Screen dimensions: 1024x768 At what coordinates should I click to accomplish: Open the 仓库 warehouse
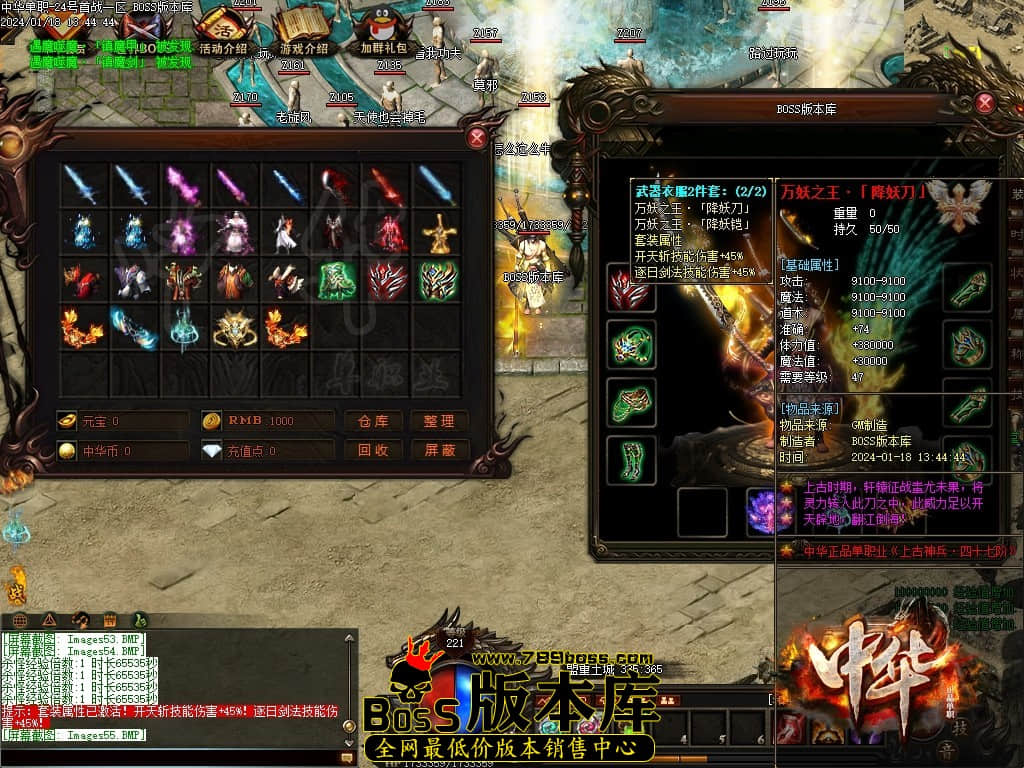coord(373,421)
